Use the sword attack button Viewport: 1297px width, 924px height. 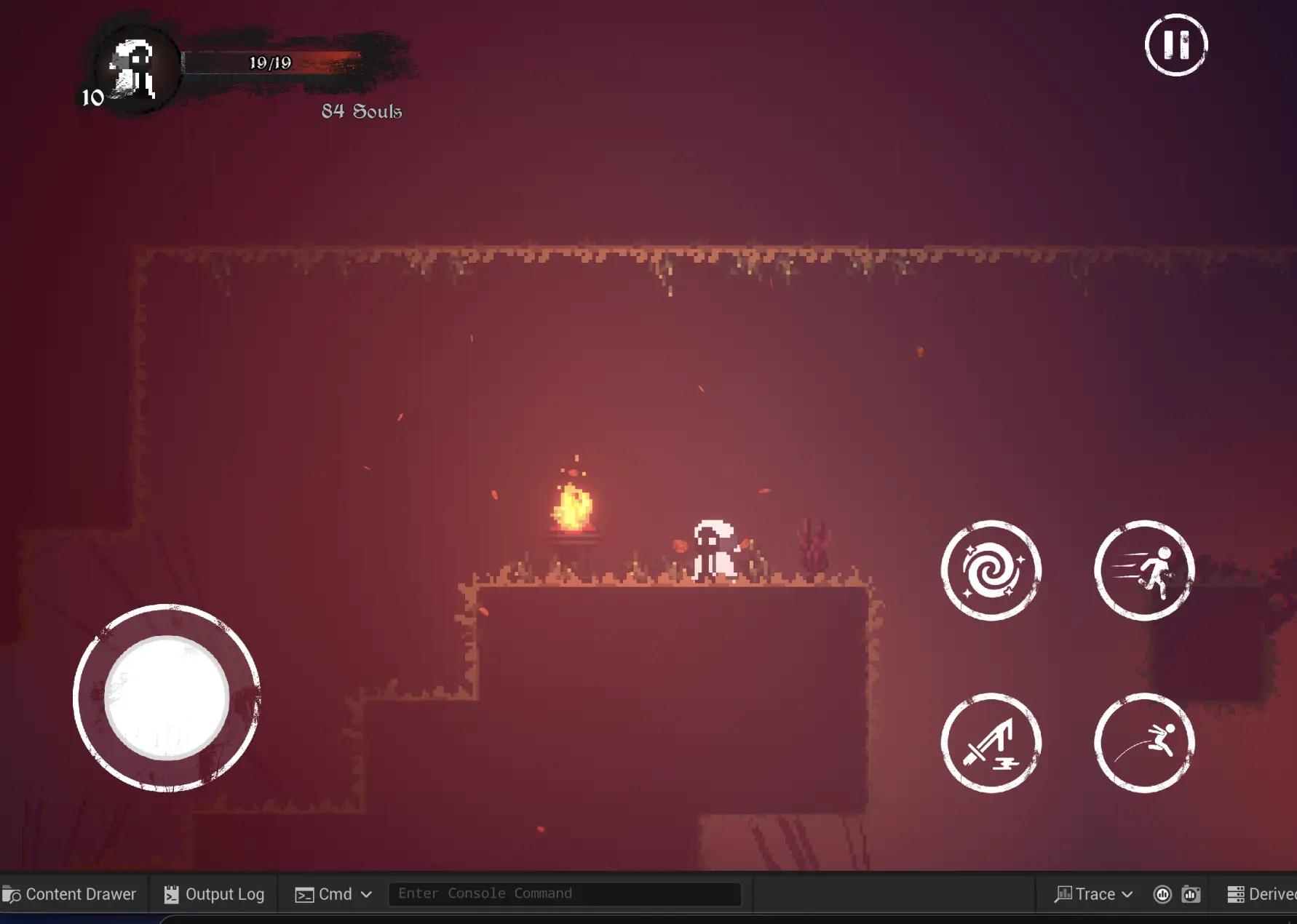[x=991, y=743]
